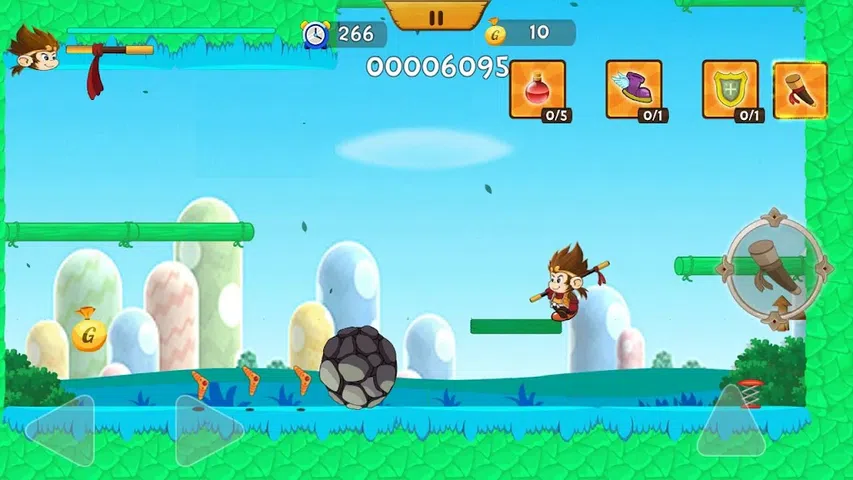Tap the left arrow move button
Viewport: 853px width, 480px height.
point(62,431)
